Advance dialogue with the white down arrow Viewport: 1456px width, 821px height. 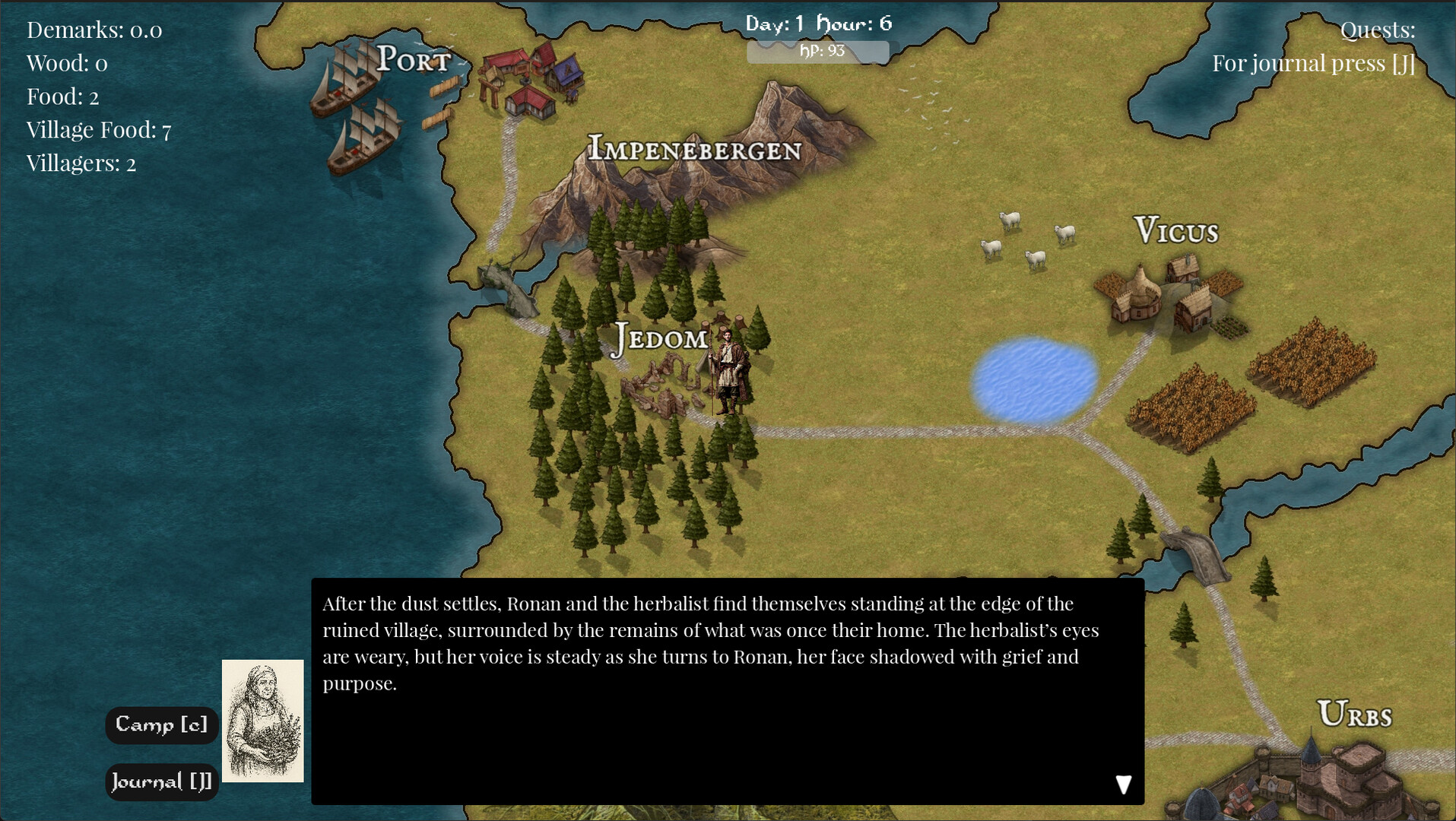click(x=1123, y=785)
